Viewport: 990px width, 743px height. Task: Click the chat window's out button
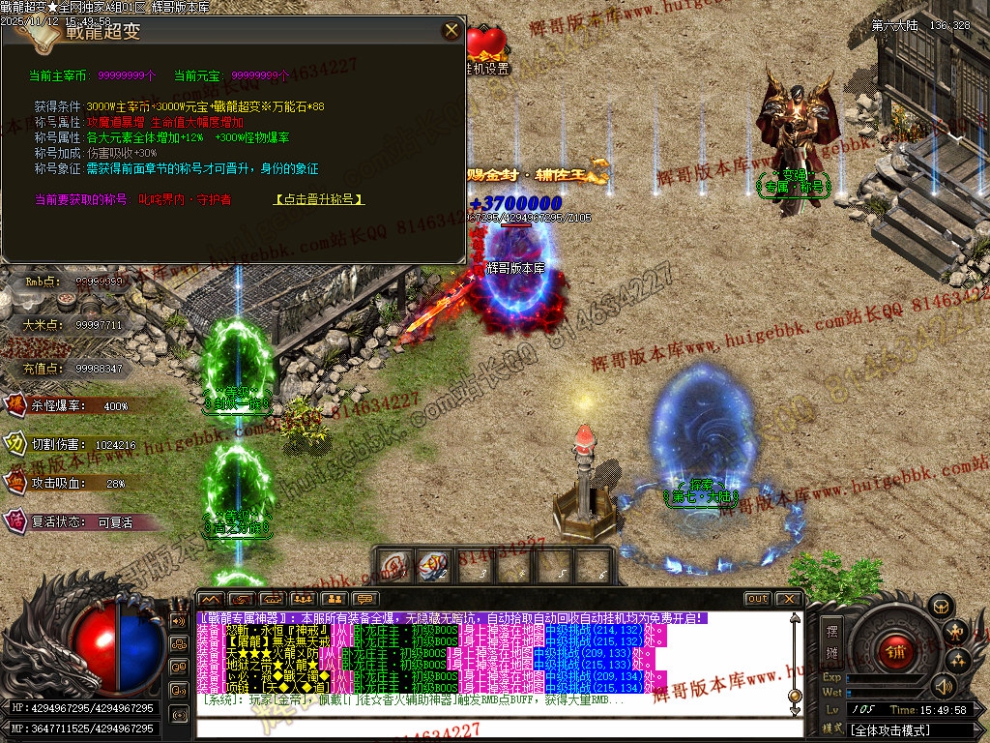(x=757, y=599)
